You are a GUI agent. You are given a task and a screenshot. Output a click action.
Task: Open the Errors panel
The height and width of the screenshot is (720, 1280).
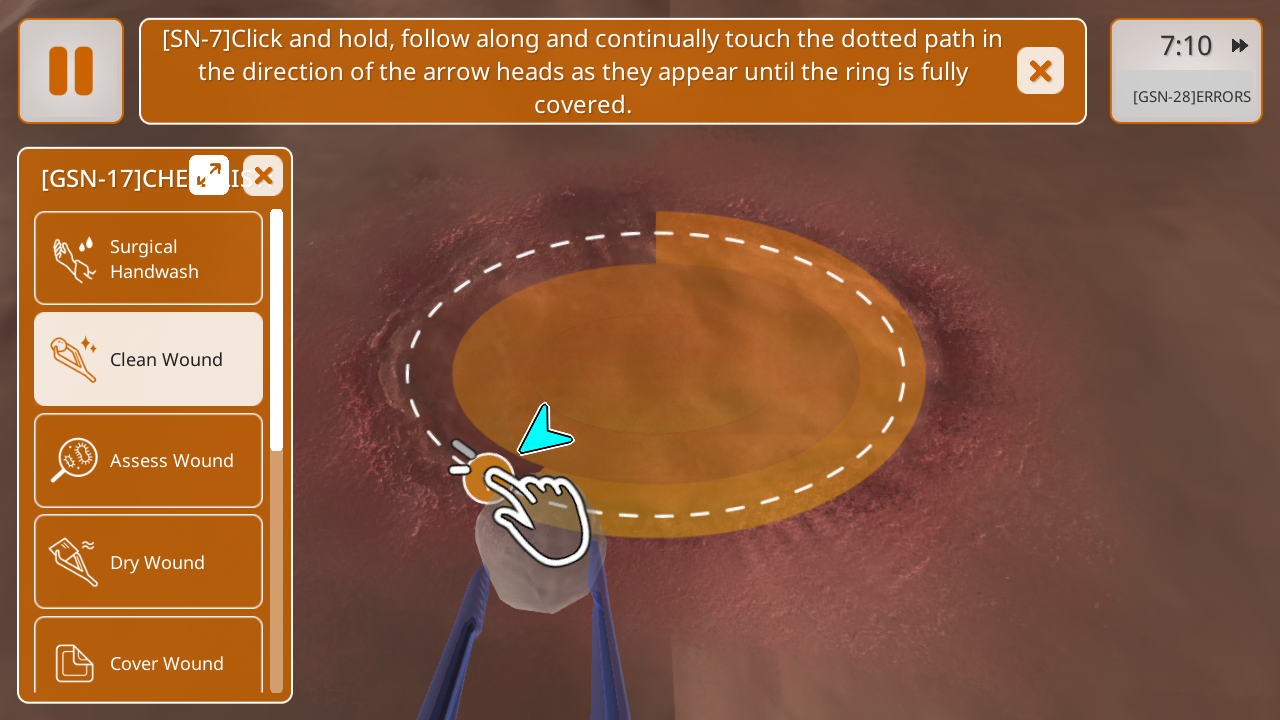1190,97
